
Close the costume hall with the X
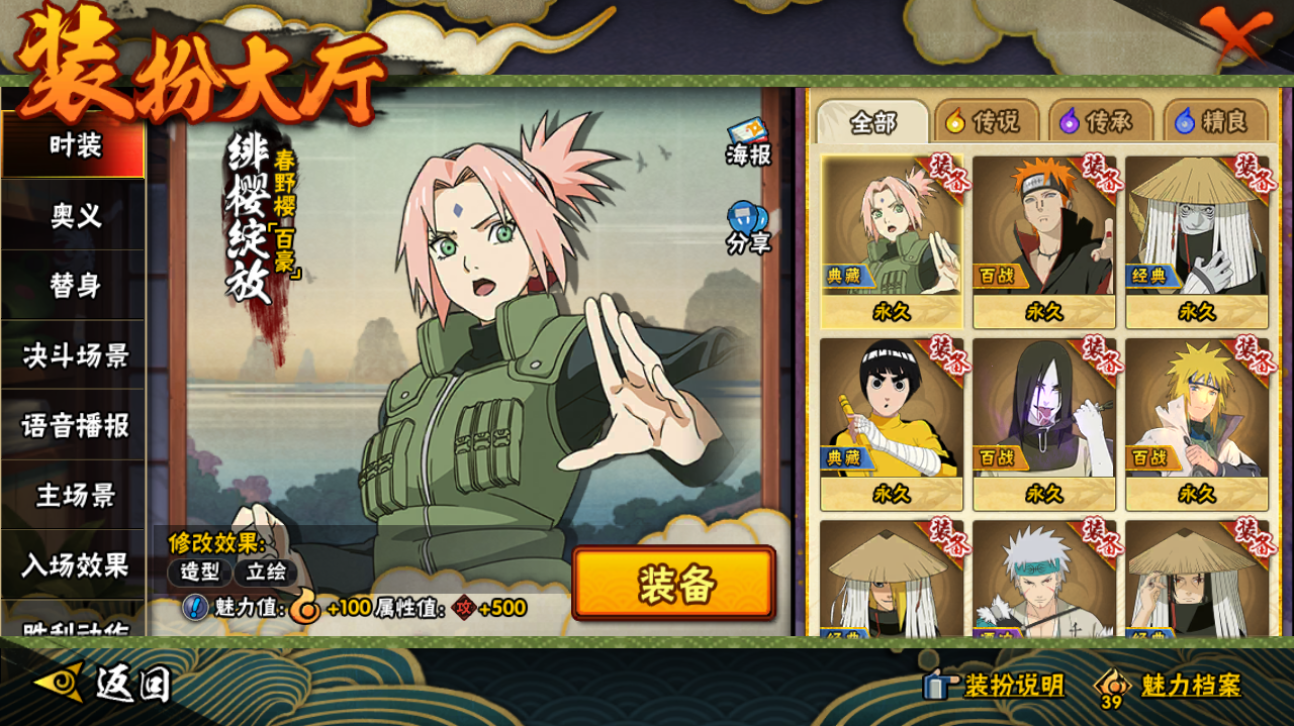click(x=1238, y=36)
